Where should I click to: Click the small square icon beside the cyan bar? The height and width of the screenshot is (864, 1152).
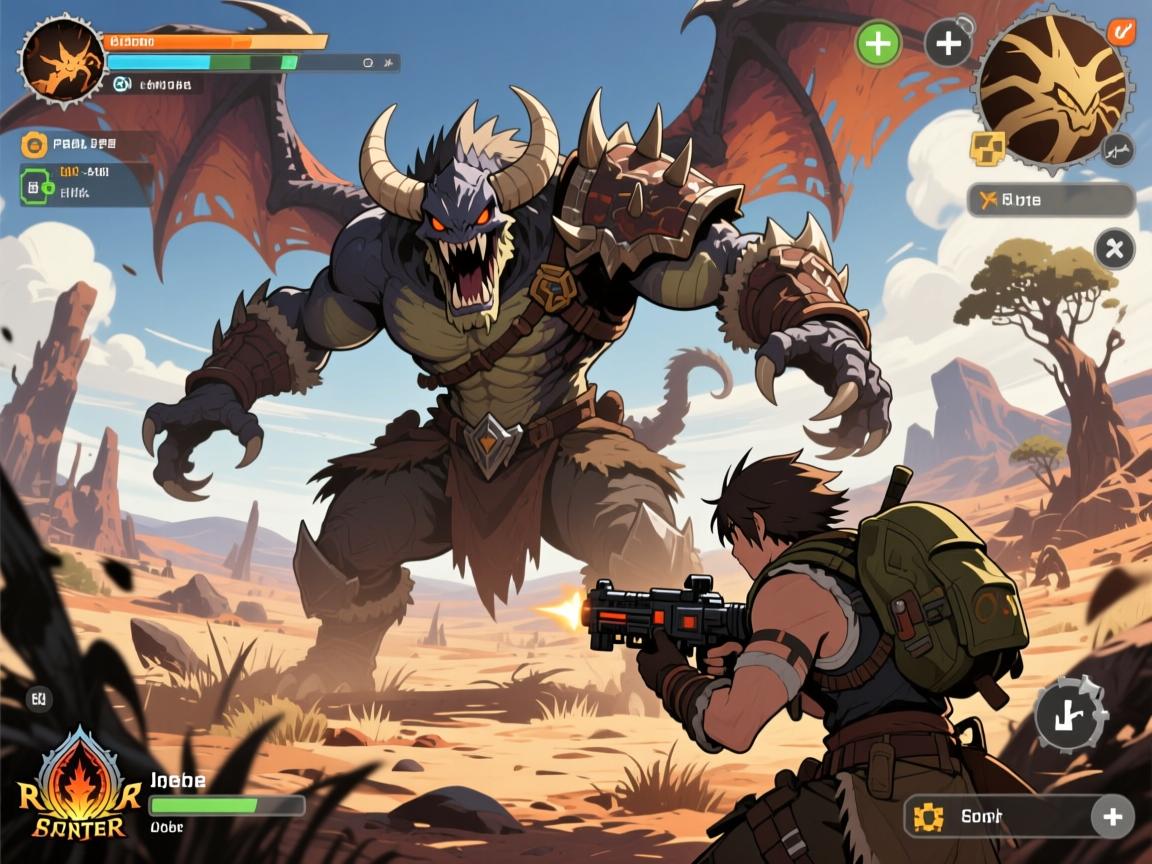point(368,63)
